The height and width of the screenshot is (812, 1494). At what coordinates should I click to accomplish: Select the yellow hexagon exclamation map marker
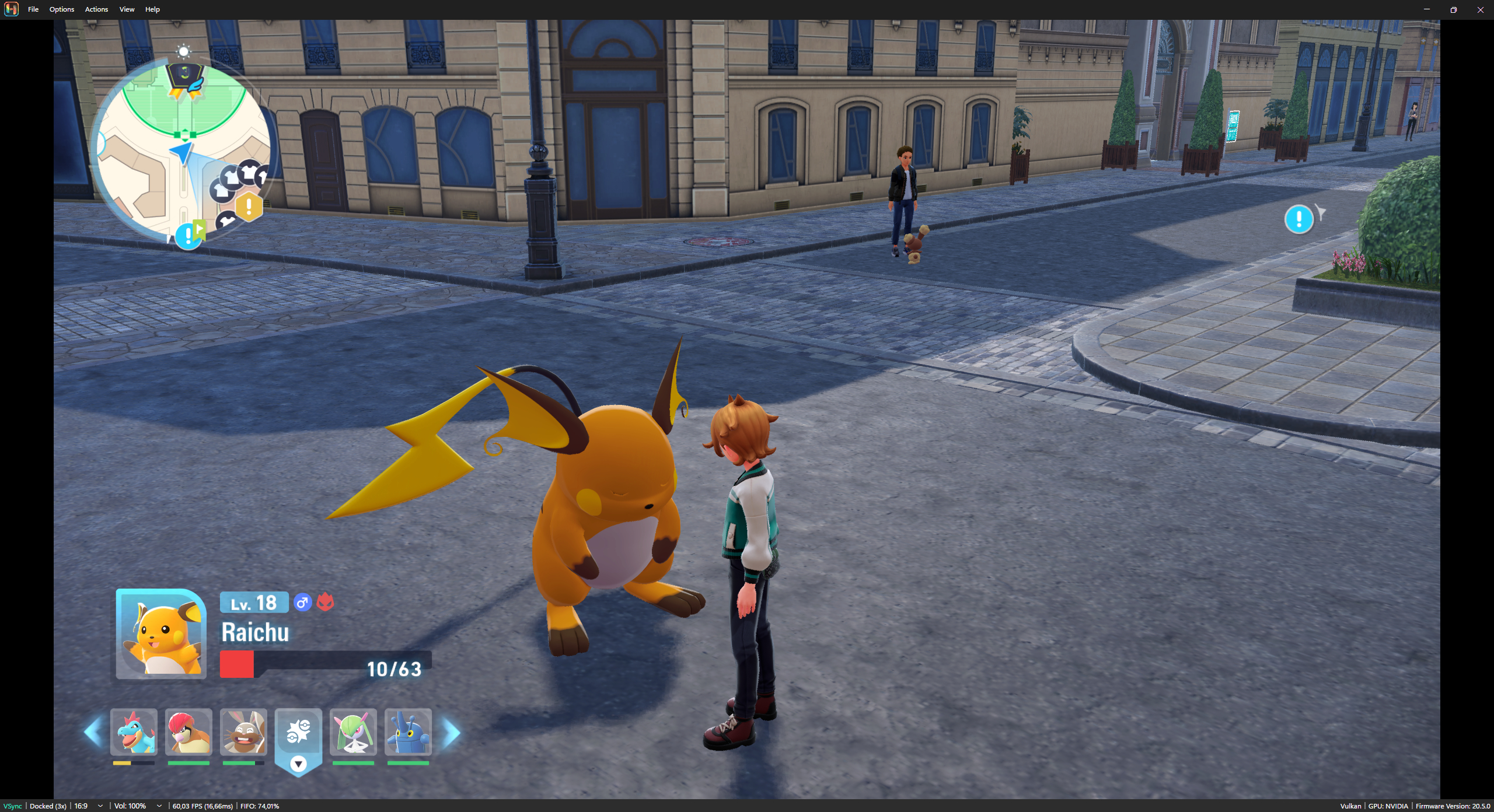coord(249,206)
